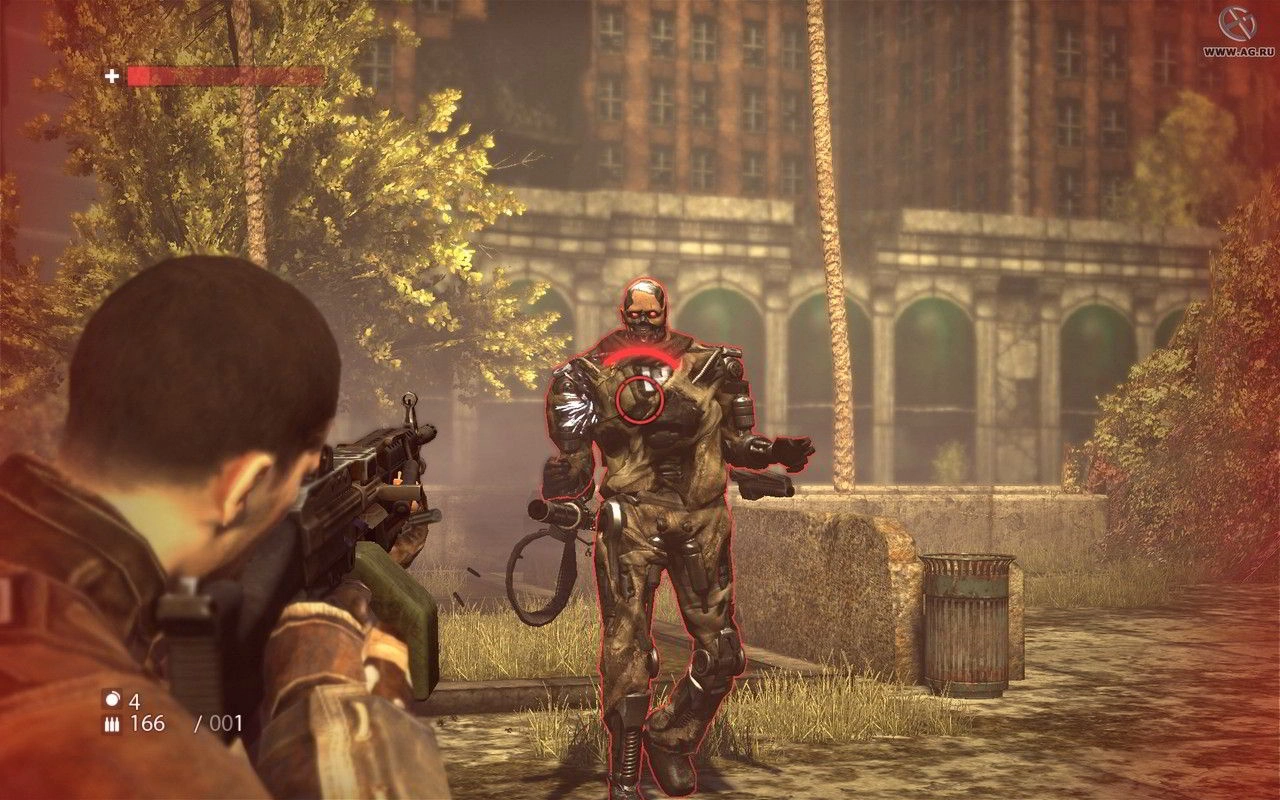Click the AG.ru watermark logo
1280x800 pixels.
tap(1240, 25)
